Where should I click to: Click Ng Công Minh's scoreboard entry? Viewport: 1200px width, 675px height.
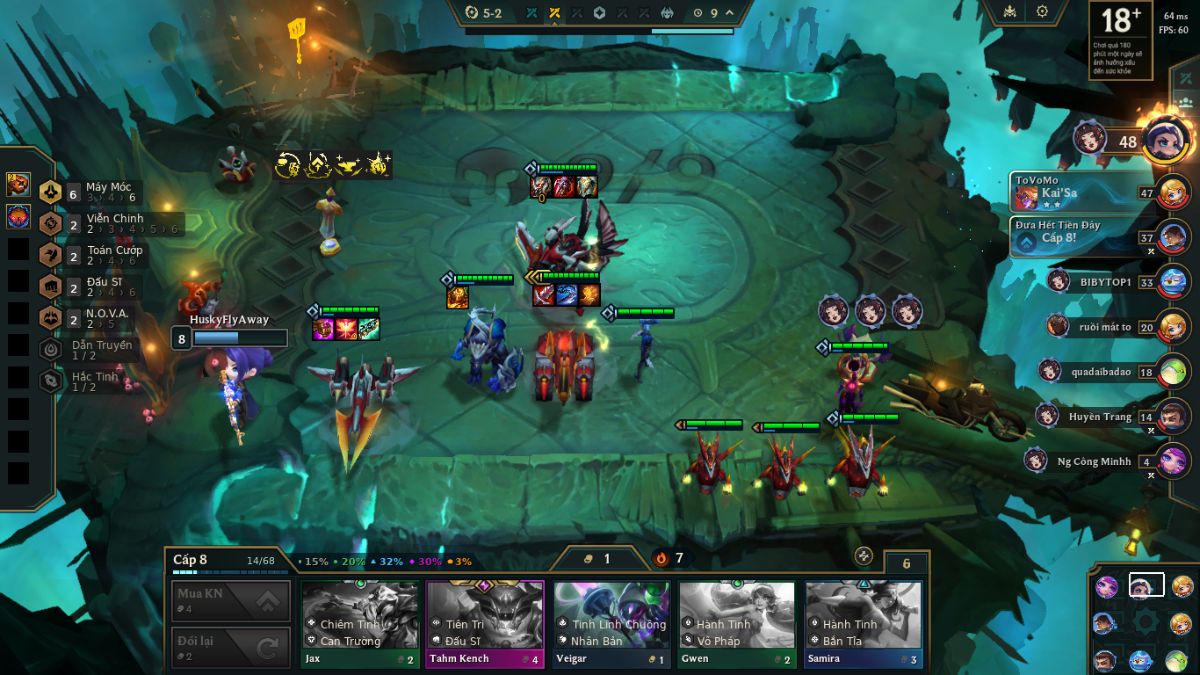[1093, 462]
